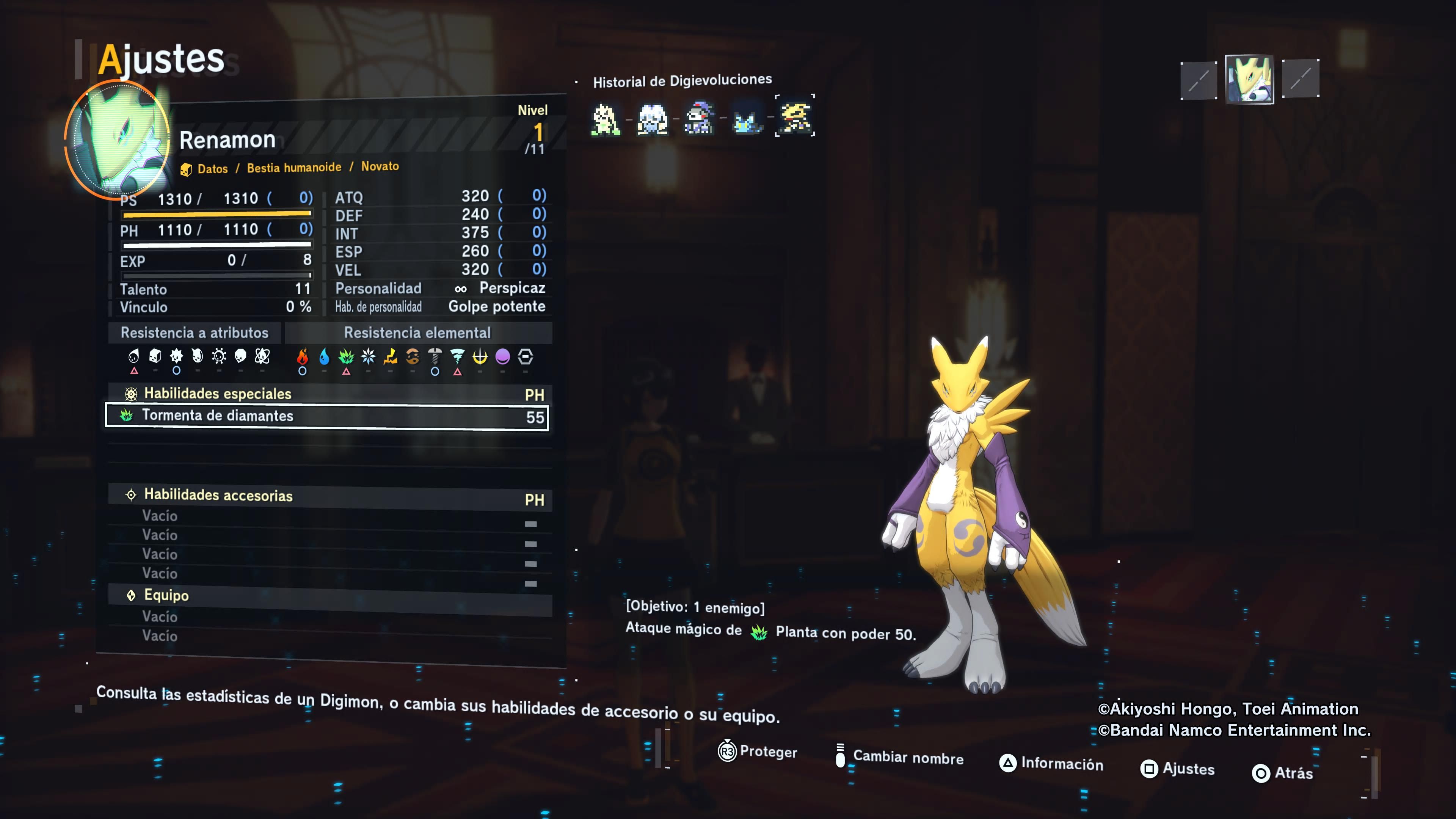Switch to the Resistencia elemental tab
The image size is (1456, 819).
417,333
